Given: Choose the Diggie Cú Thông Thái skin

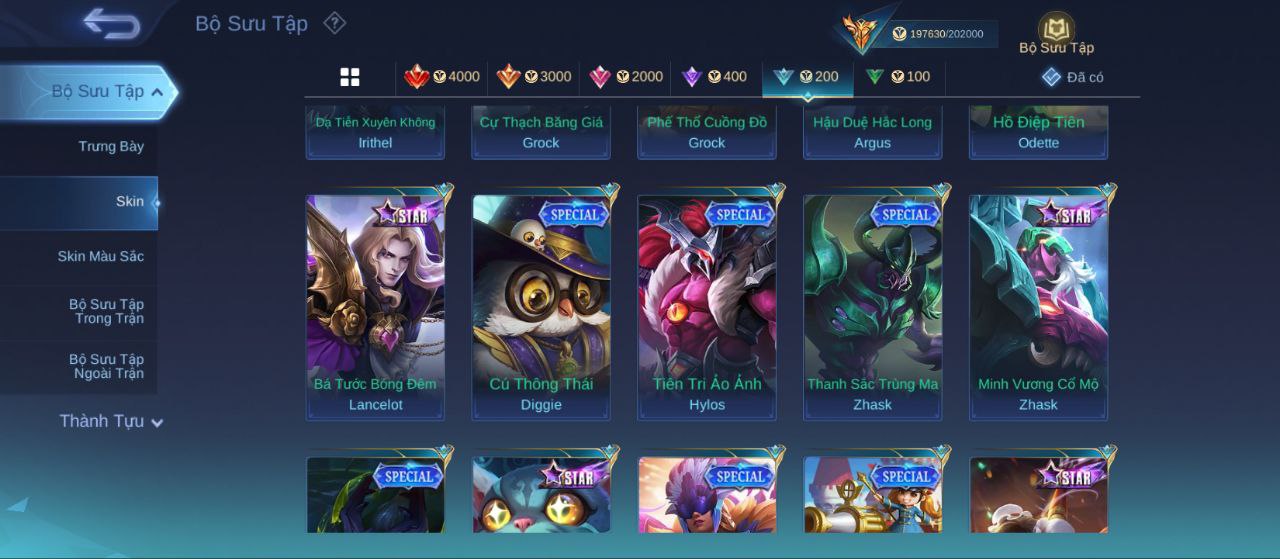Looking at the screenshot, I should pyautogui.click(x=541, y=307).
